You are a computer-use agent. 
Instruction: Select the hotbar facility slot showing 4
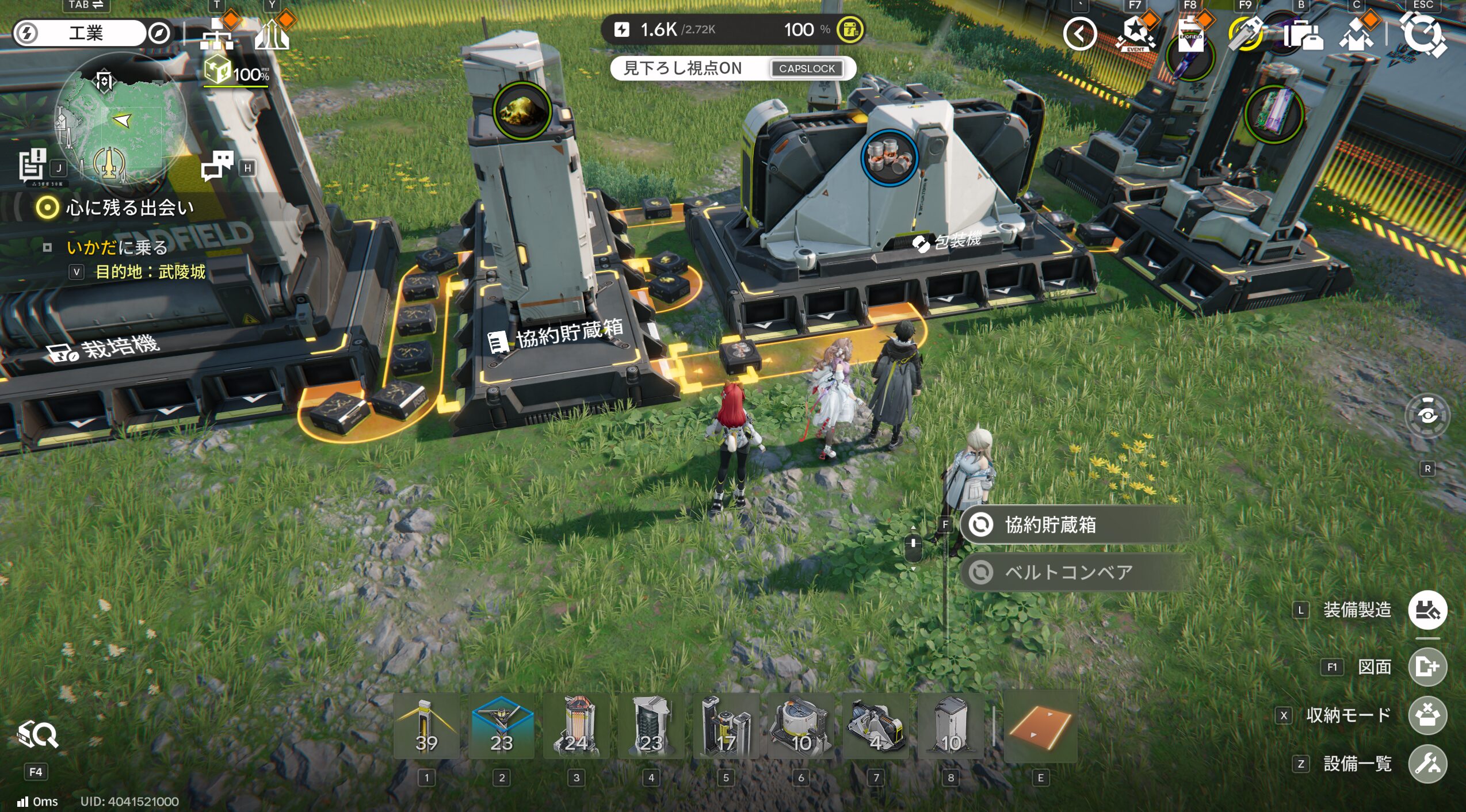876,727
